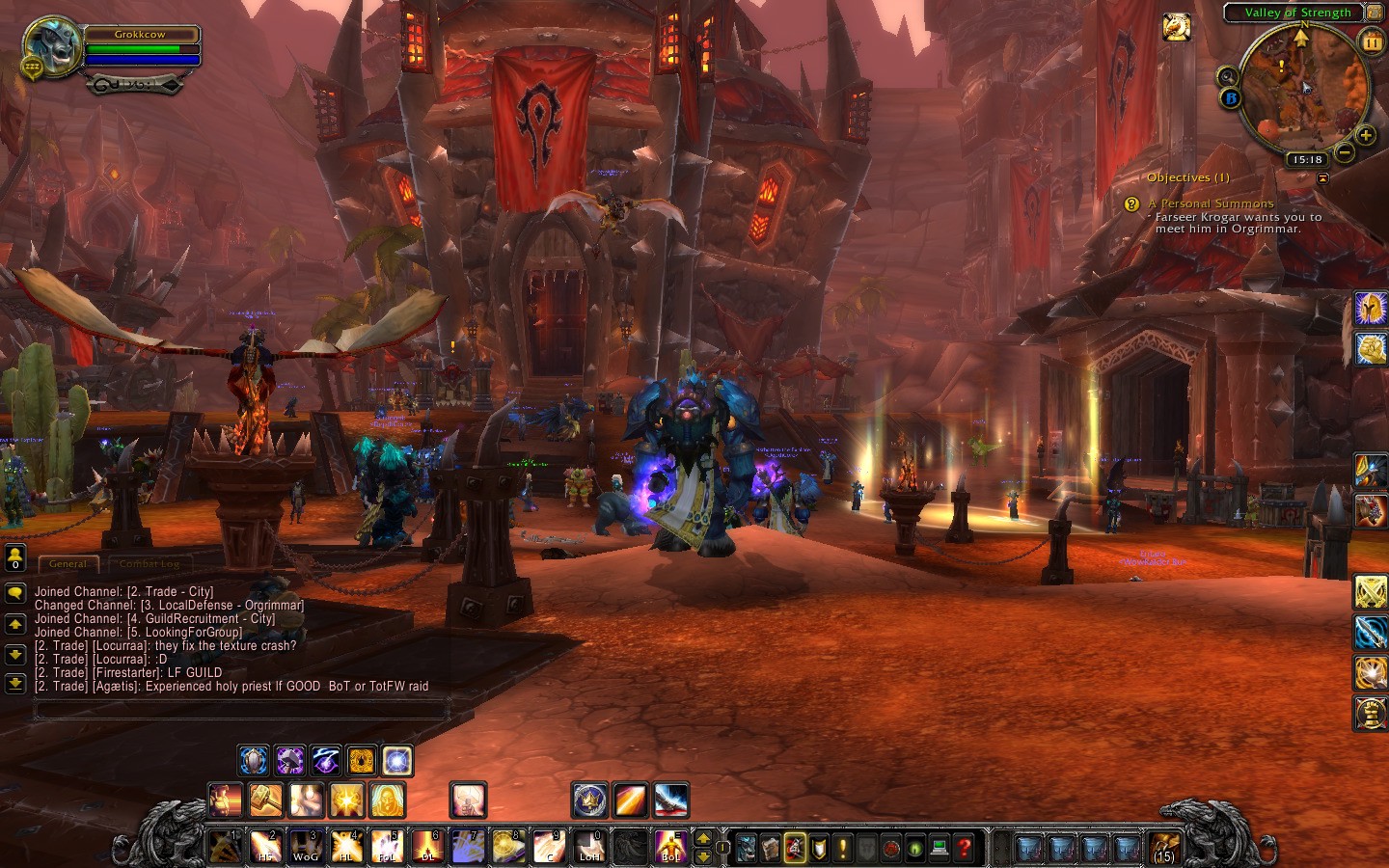Image resolution: width=1389 pixels, height=868 pixels.
Task: Zoom in the minimap with plus button
Action: point(1366,136)
